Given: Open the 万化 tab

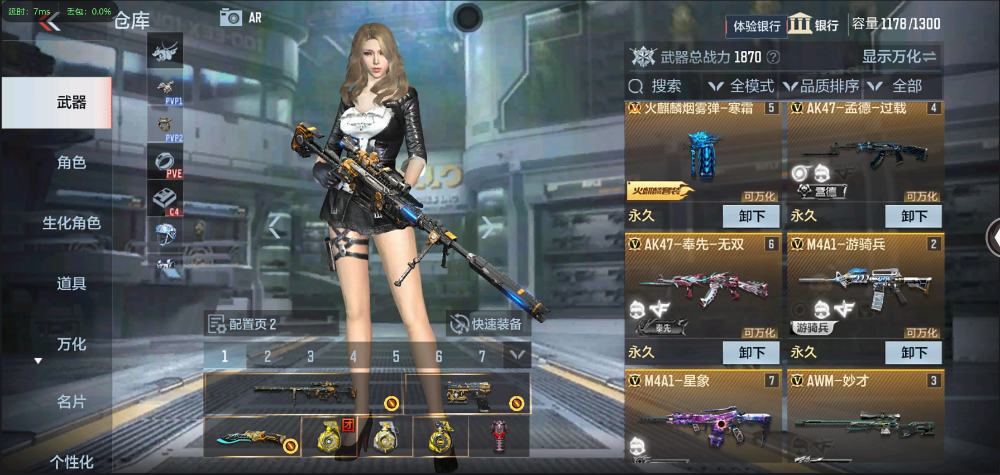Looking at the screenshot, I should point(71,344).
